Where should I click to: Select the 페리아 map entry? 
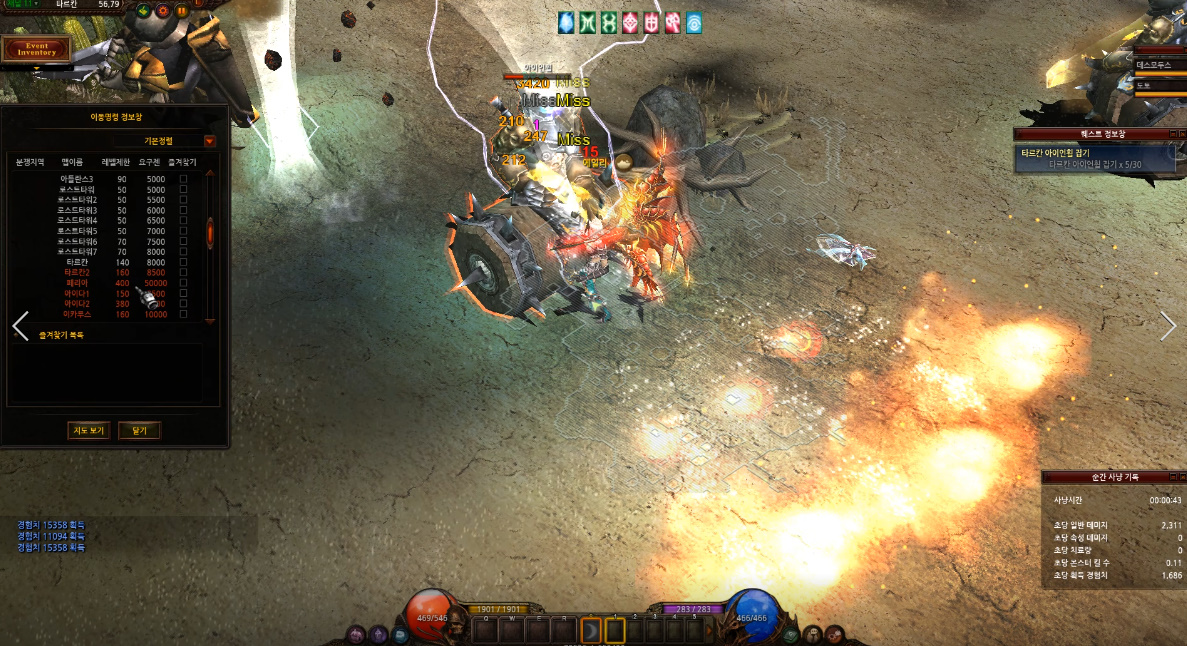pos(76,283)
